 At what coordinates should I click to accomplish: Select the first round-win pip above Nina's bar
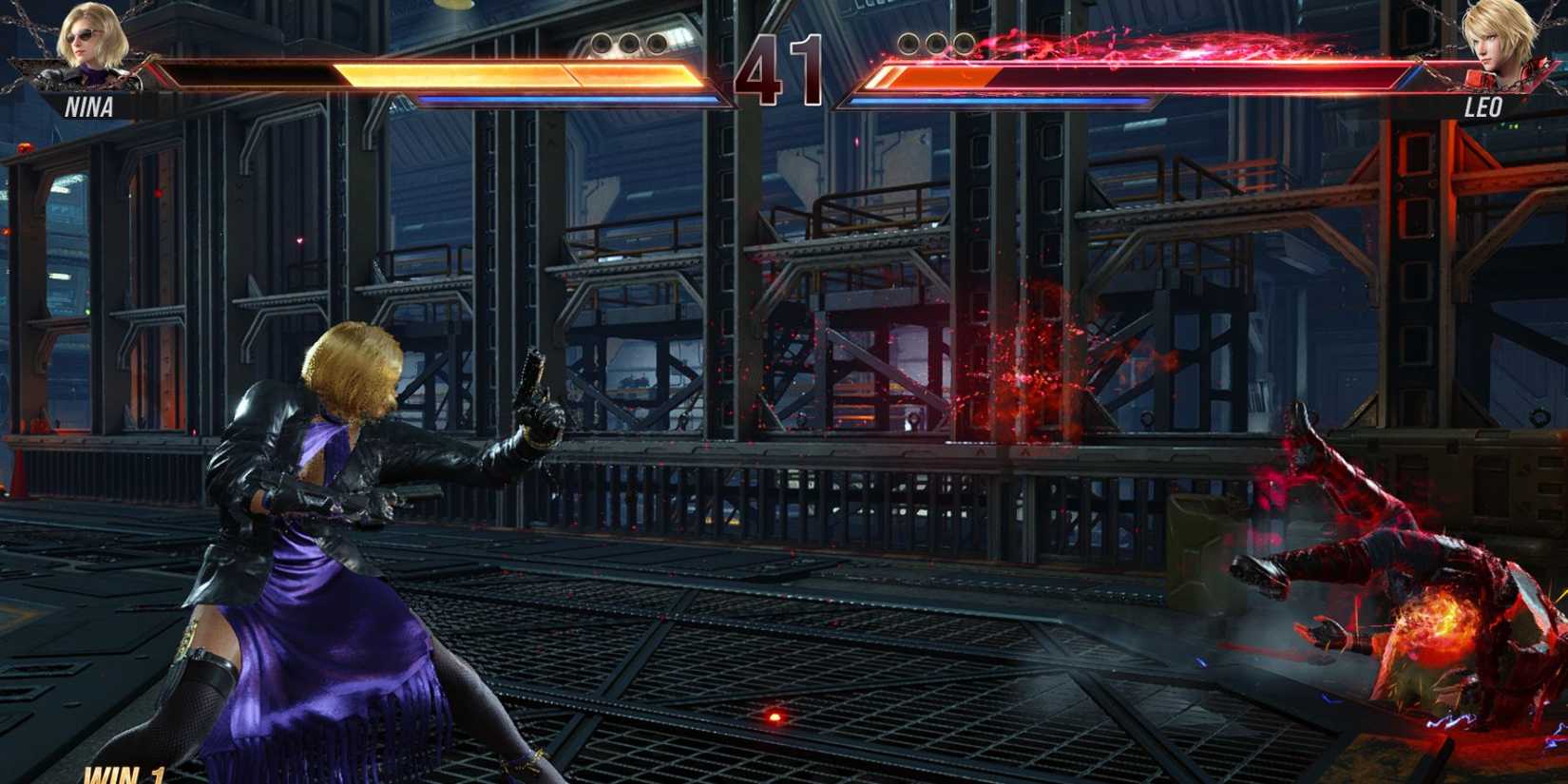coord(602,43)
